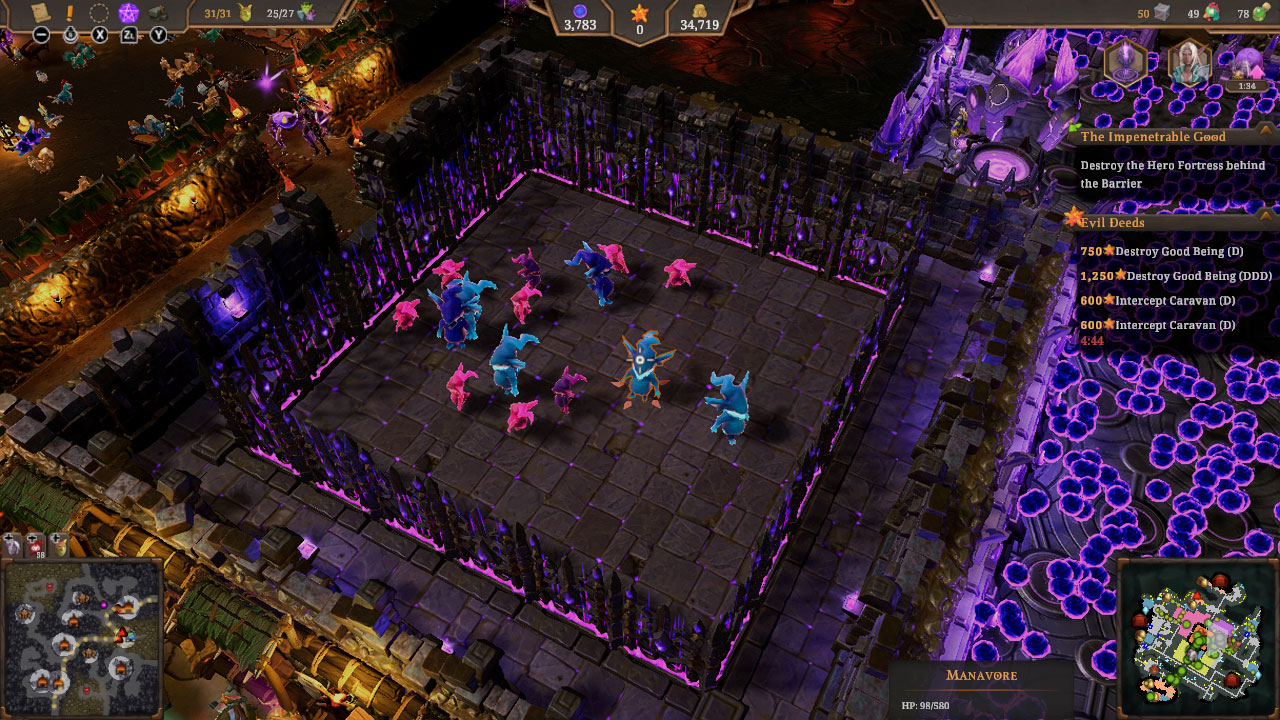Screen dimensions: 1280x720
Task: Click the exclamation alert icon
Action: coord(68,13)
